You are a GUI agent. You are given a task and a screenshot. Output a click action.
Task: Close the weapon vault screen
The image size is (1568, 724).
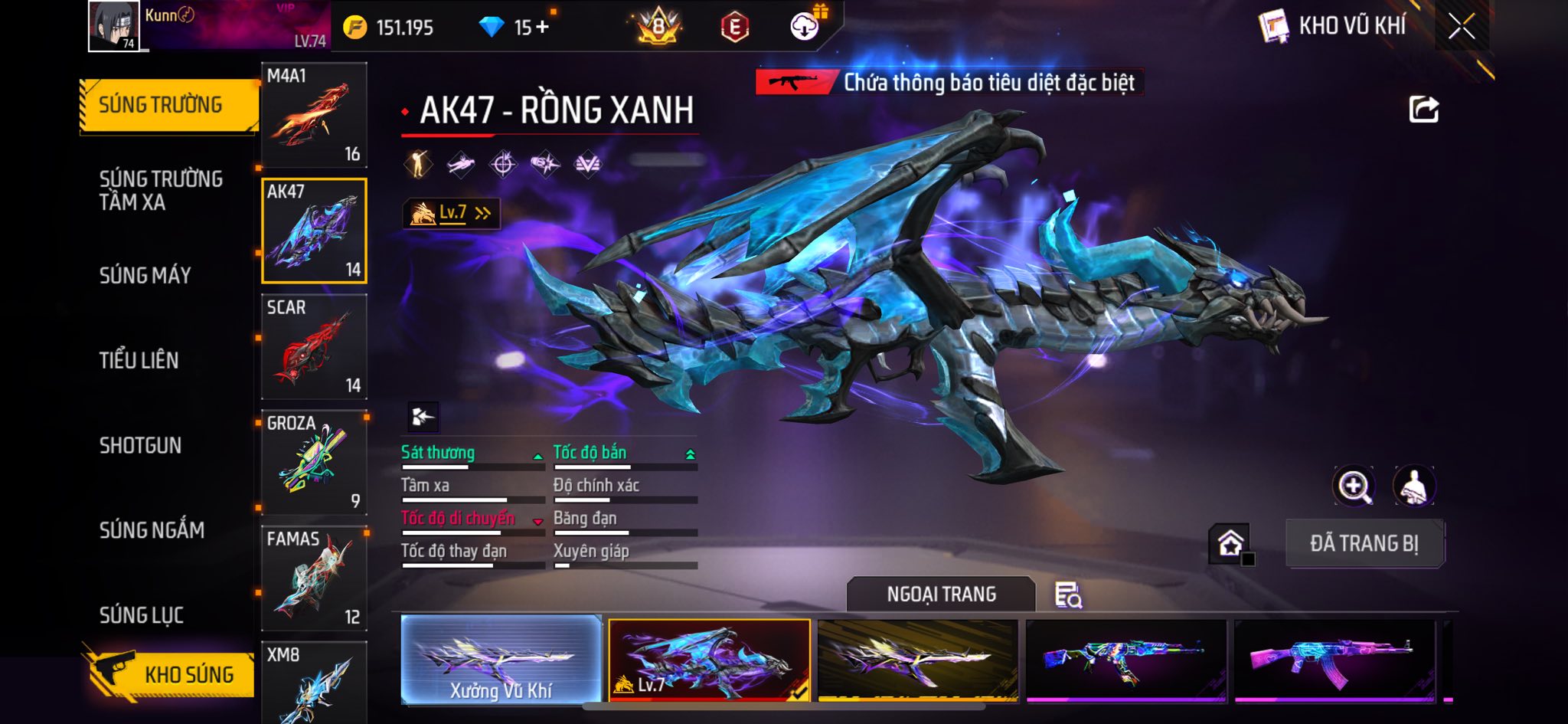(x=1461, y=27)
